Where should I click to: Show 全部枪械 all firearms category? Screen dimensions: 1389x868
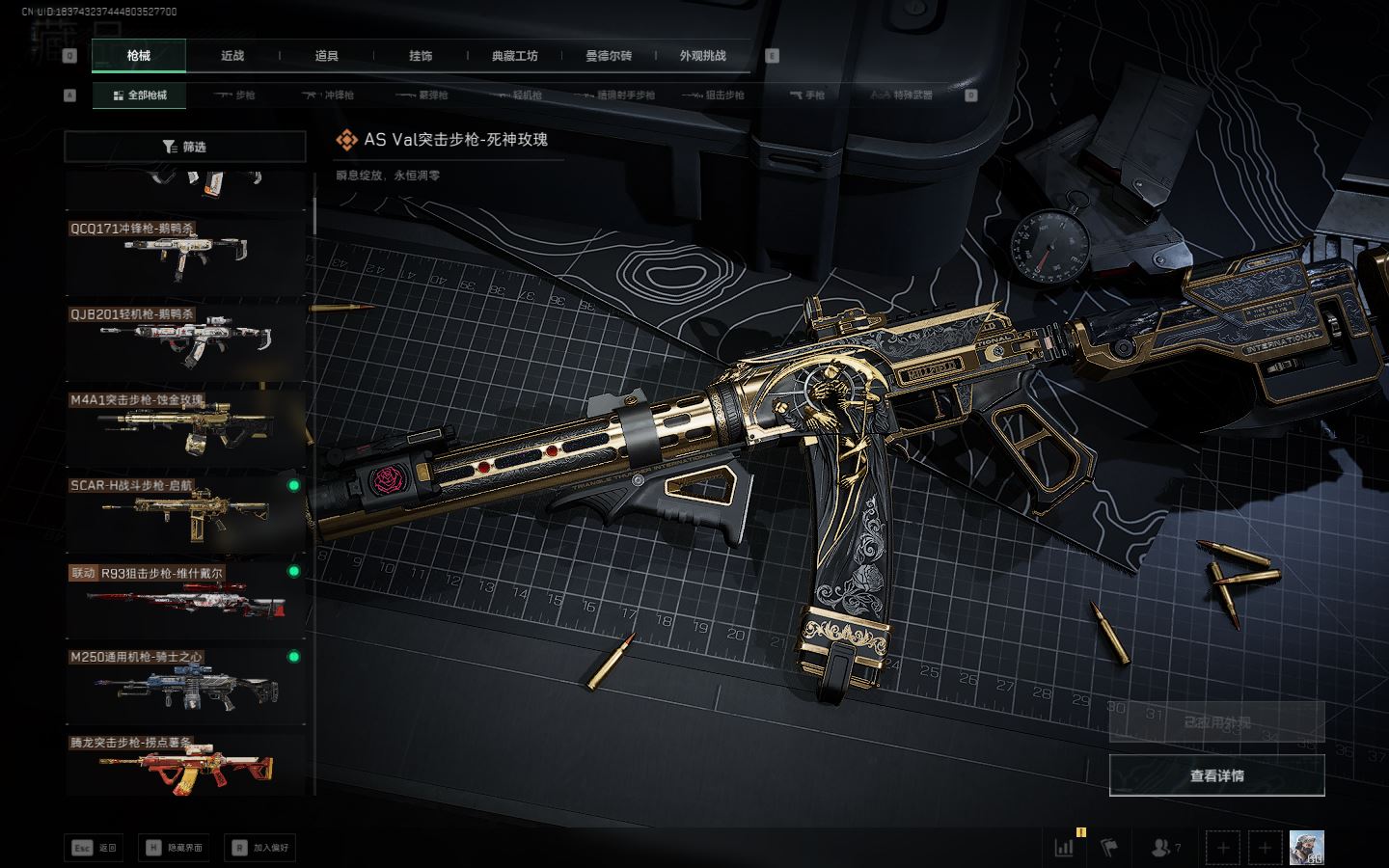(x=140, y=95)
